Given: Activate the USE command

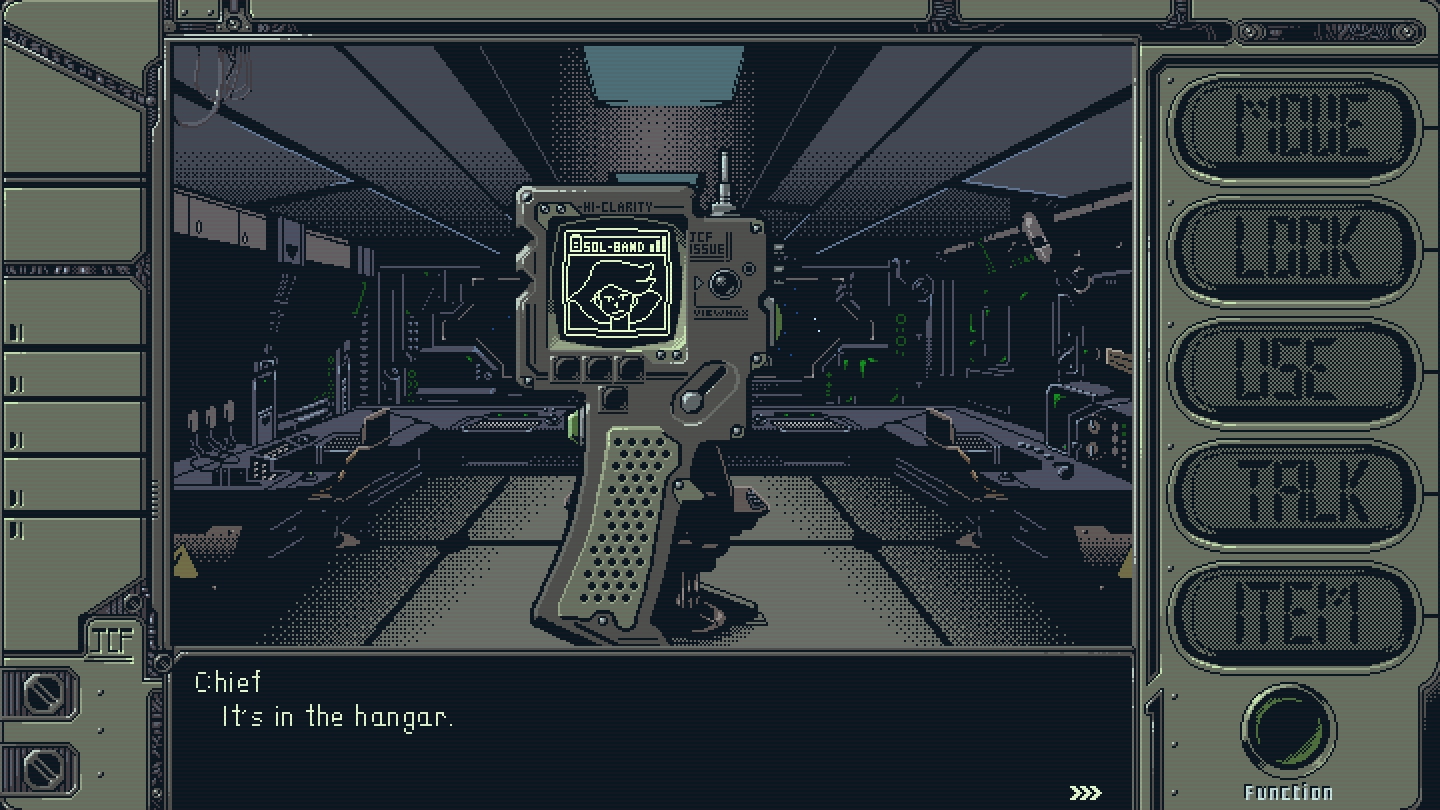Looking at the screenshot, I should [1295, 372].
